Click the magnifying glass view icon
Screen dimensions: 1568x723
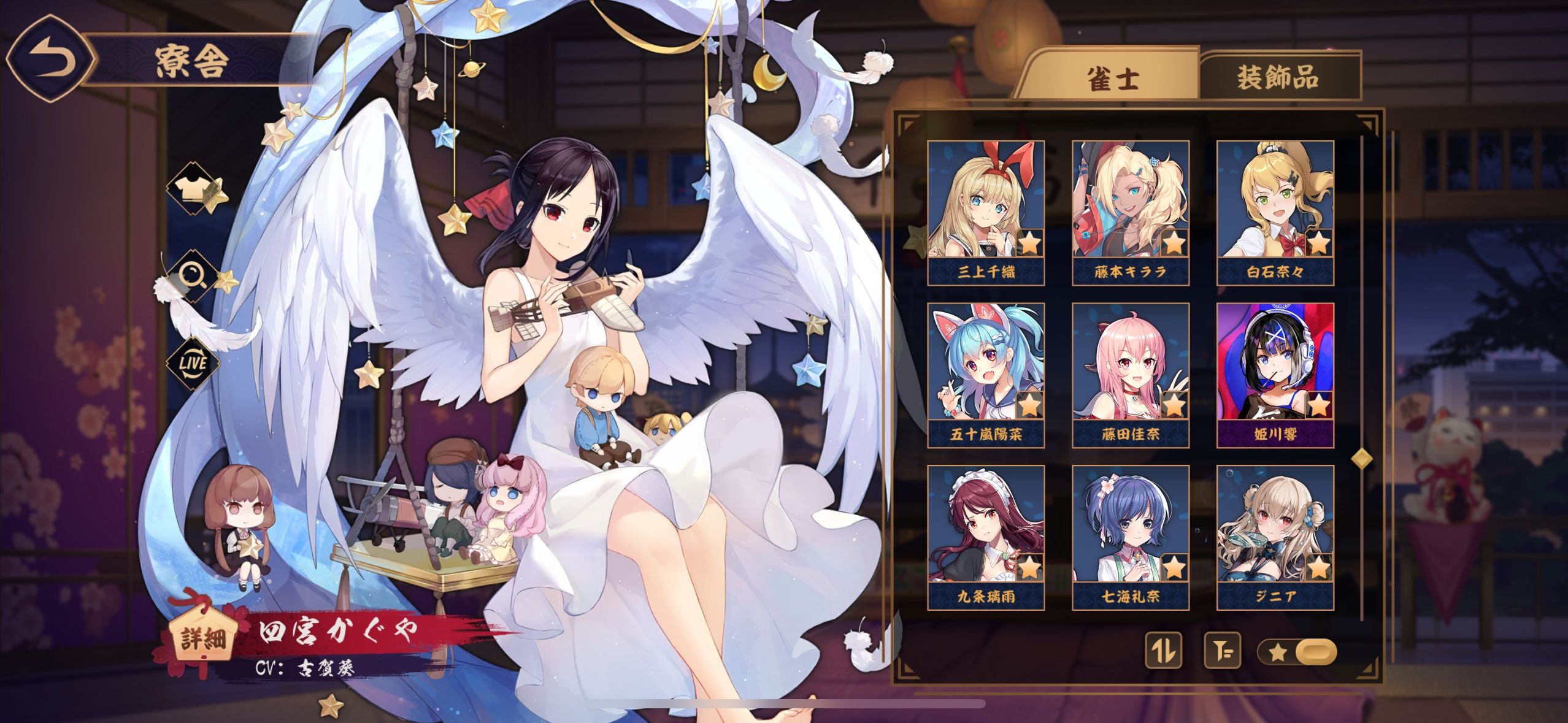point(192,276)
